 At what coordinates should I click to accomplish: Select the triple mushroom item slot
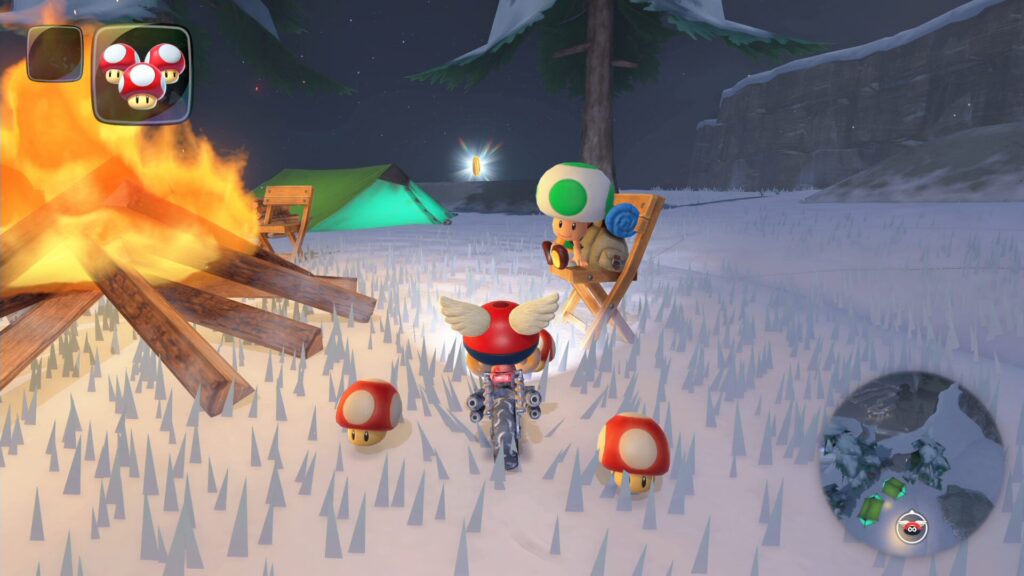tap(141, 73)
